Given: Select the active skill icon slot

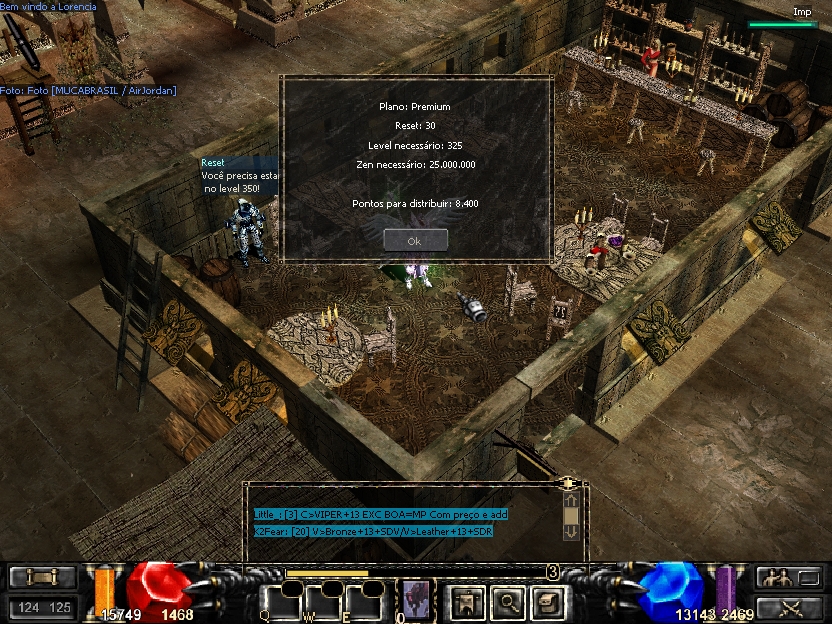Looking at the screenshot, I should 415,599.
